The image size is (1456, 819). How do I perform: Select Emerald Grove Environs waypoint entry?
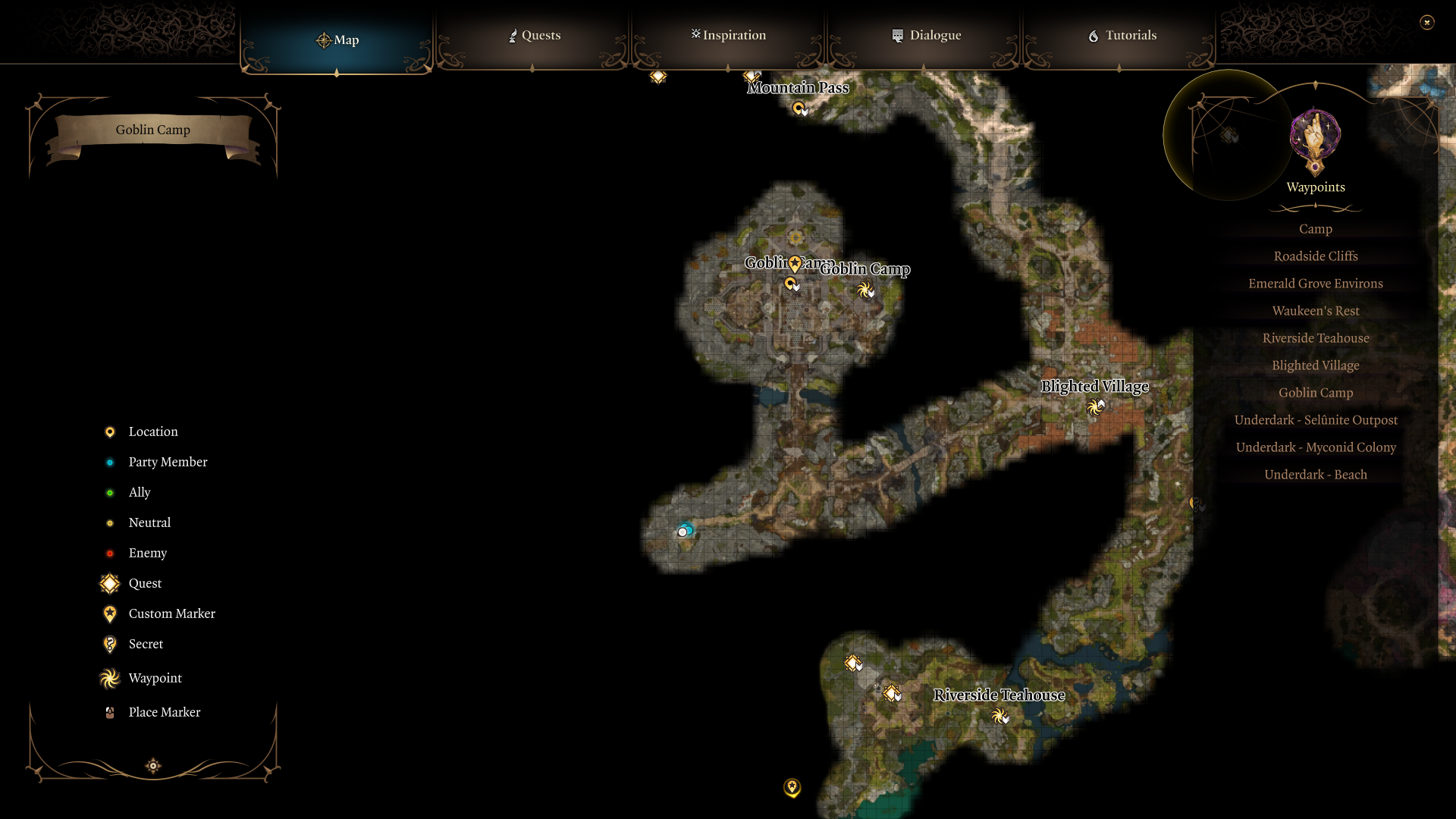1315,283
